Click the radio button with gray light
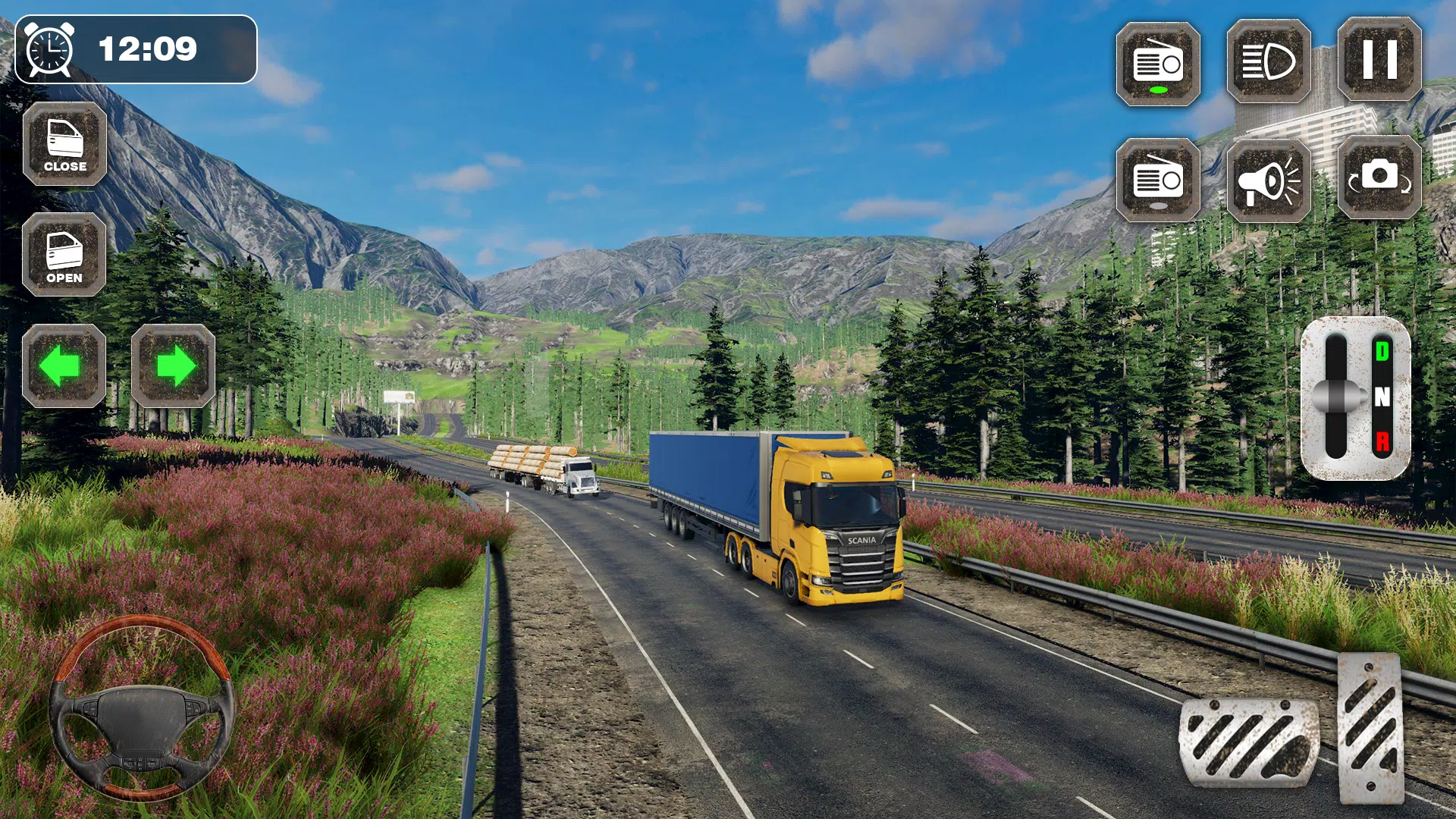Image resolution: width=1456 pixels, height=819 pixels. (x=1157, y=180)
